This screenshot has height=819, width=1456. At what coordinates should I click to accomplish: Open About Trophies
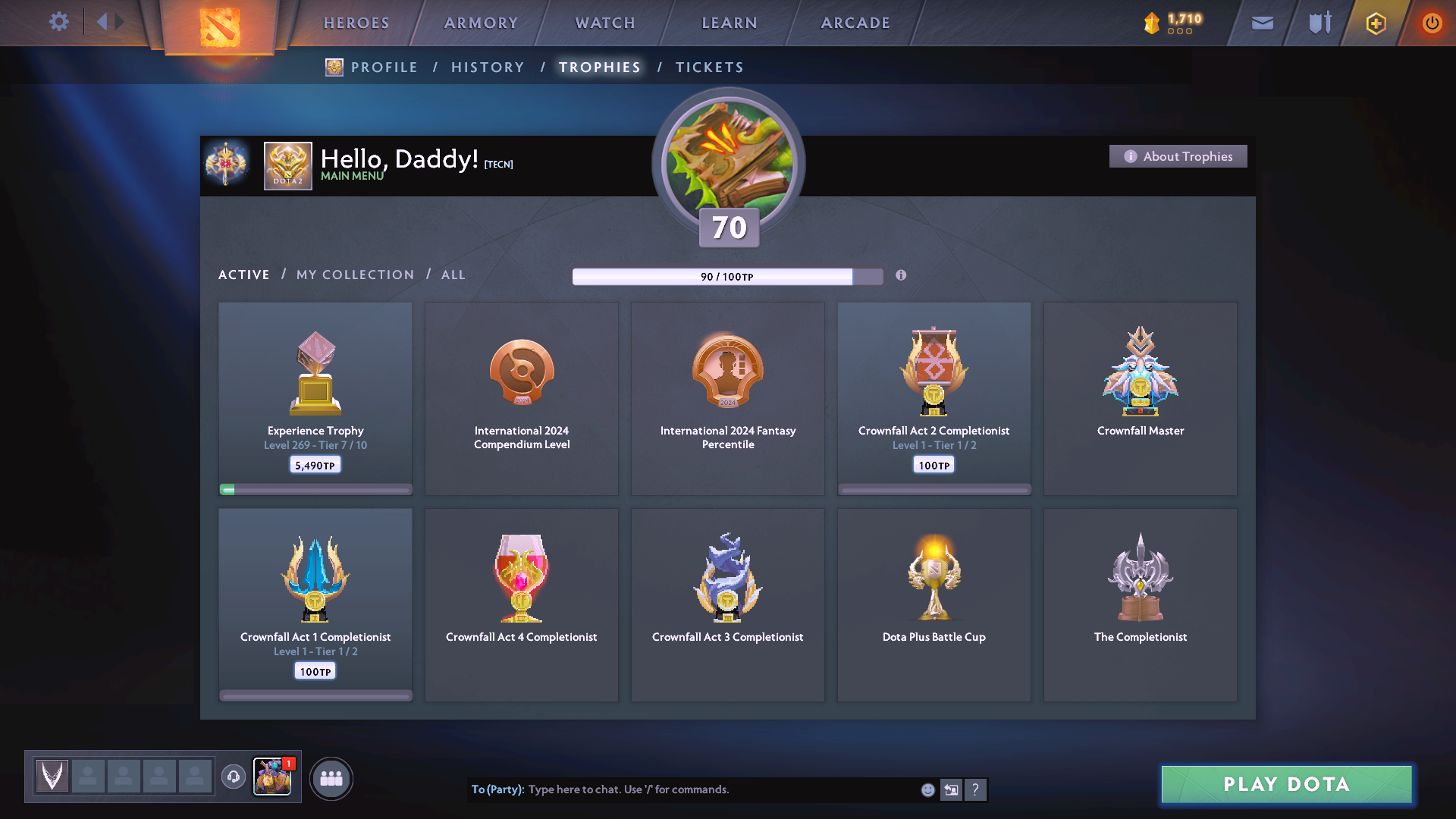coord(1178,156)
